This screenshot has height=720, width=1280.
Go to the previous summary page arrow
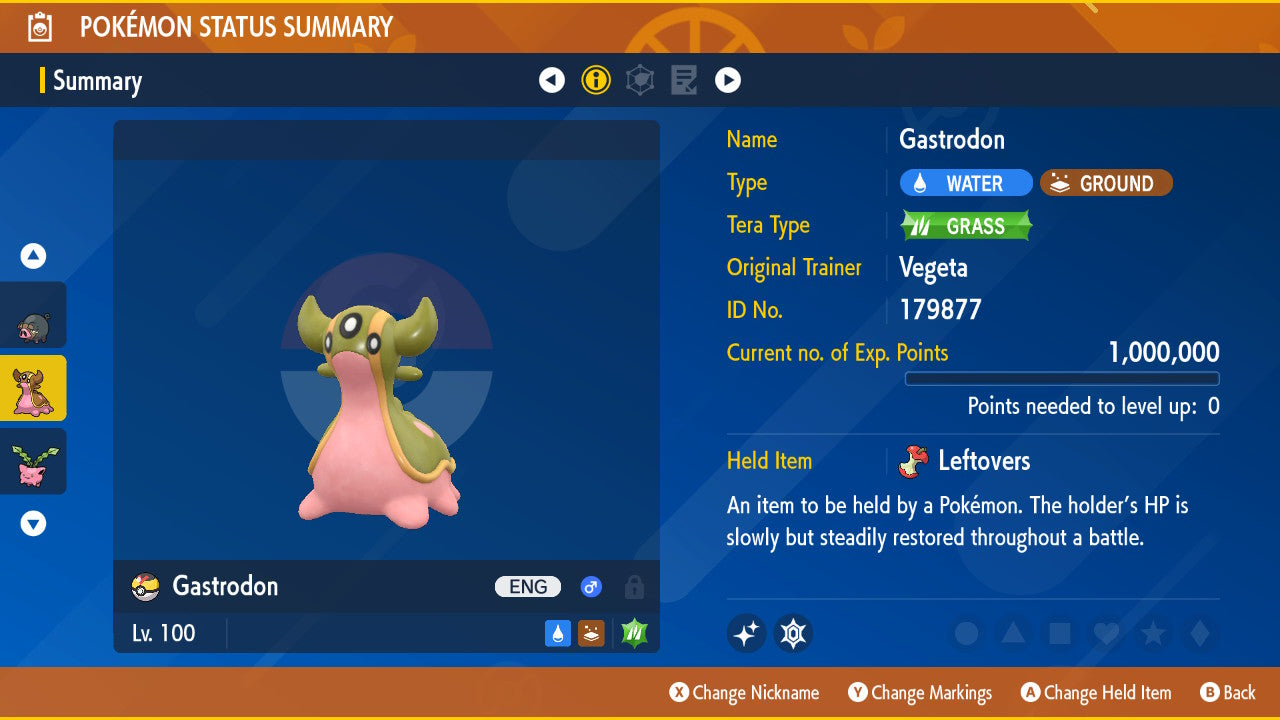tap(552, 80)
